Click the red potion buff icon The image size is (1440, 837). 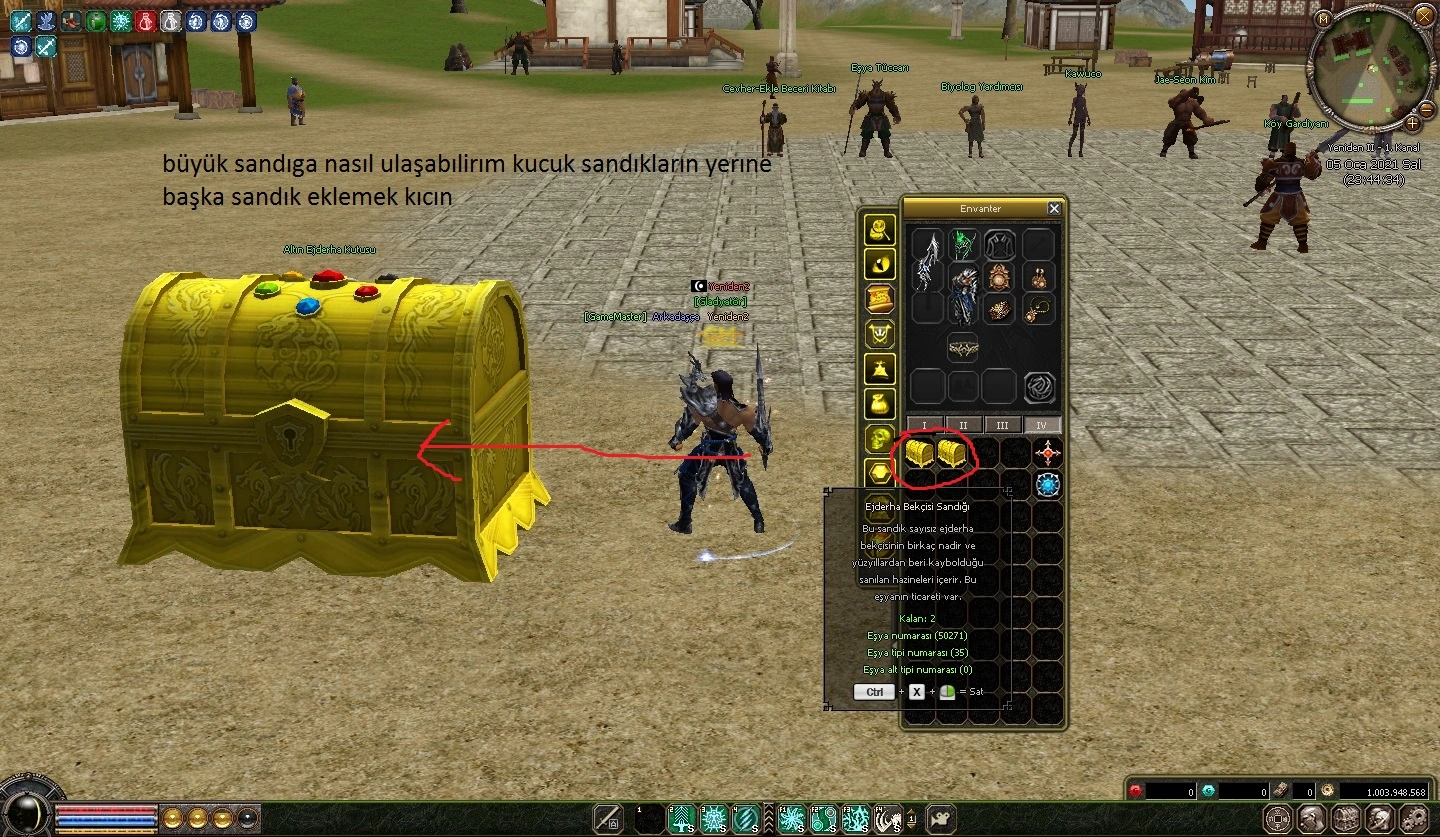point(146,20)
